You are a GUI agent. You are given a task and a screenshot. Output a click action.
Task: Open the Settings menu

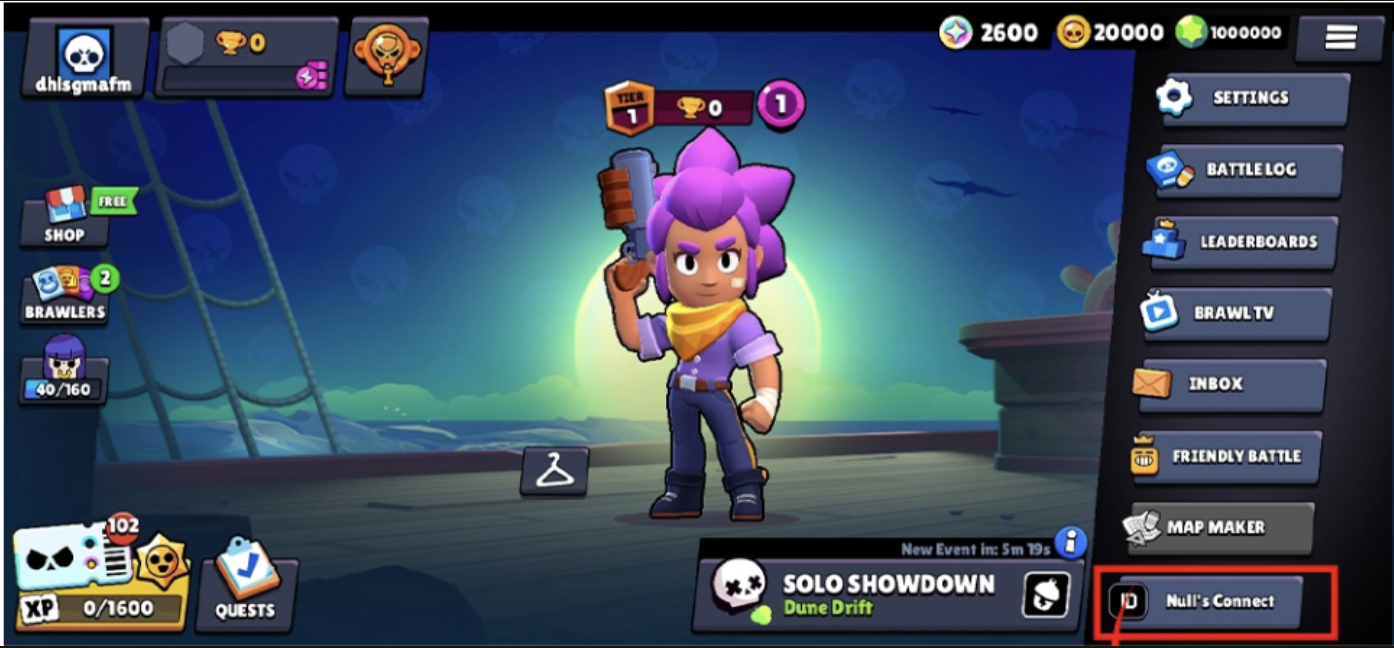[1250, 98]
